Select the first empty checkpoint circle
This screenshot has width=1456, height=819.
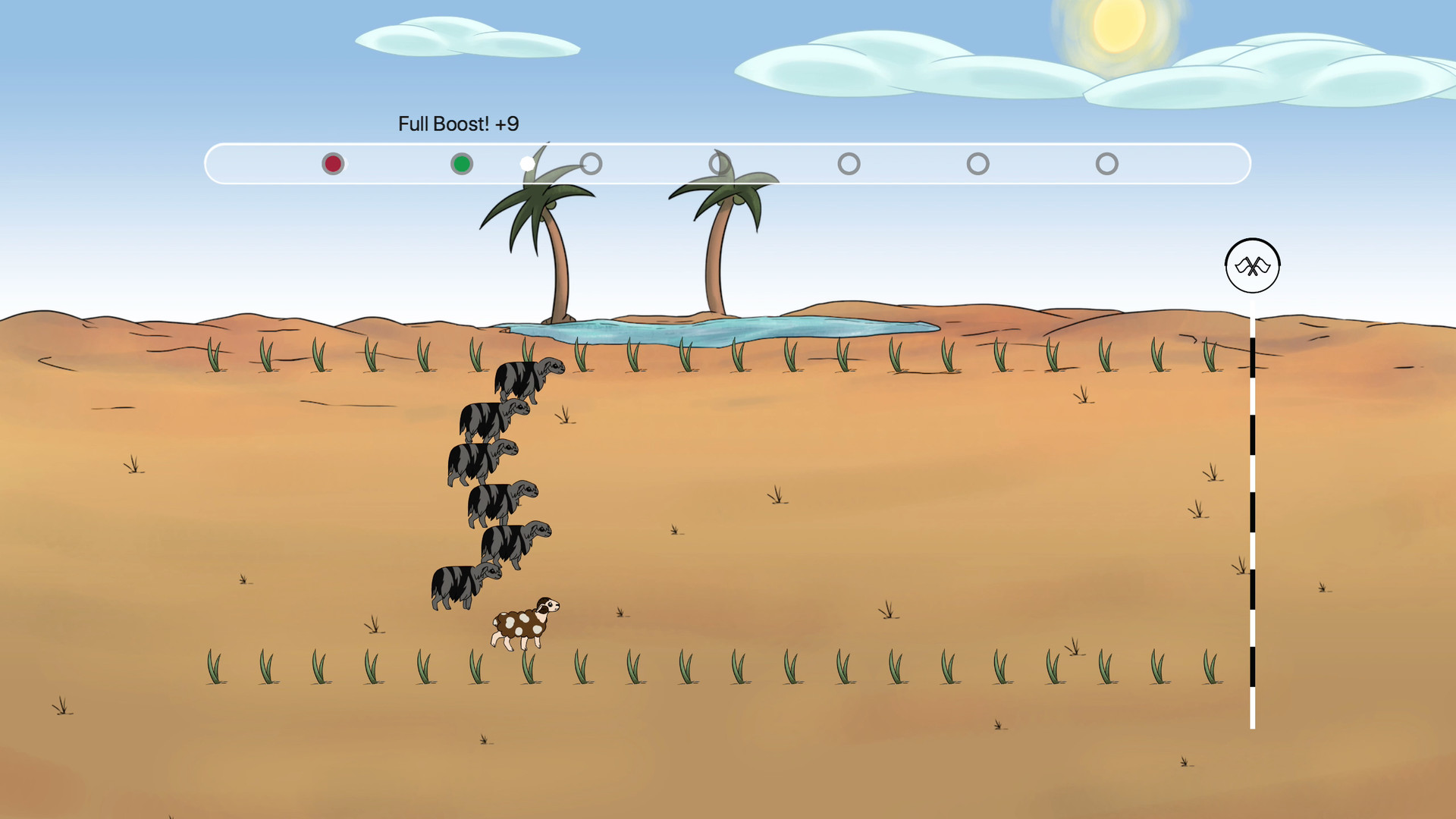pyautogui.click(x=591, y=163)
